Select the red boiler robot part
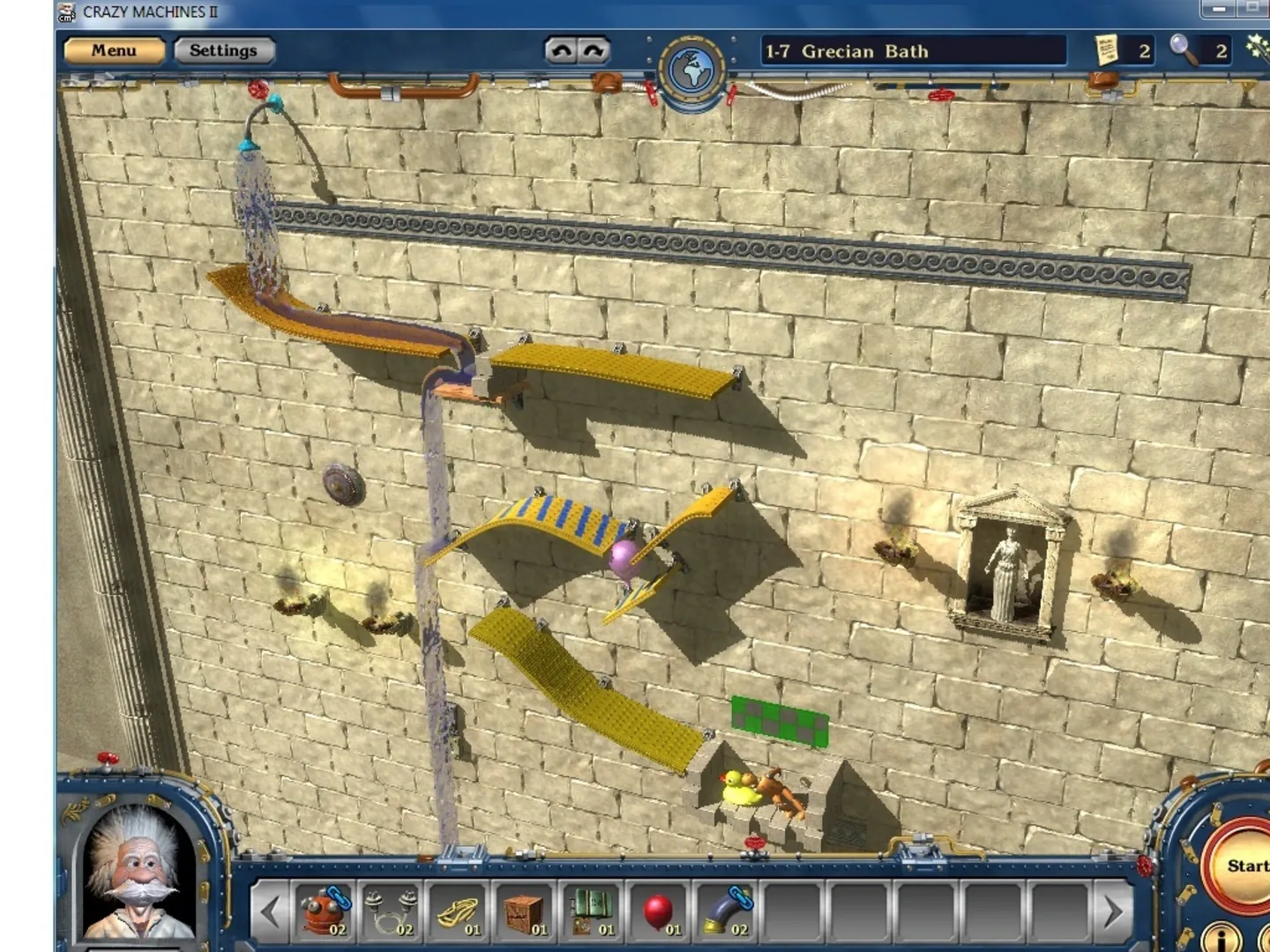The width and height of the screenshot is (1270, 952). [x=324, y=911]
